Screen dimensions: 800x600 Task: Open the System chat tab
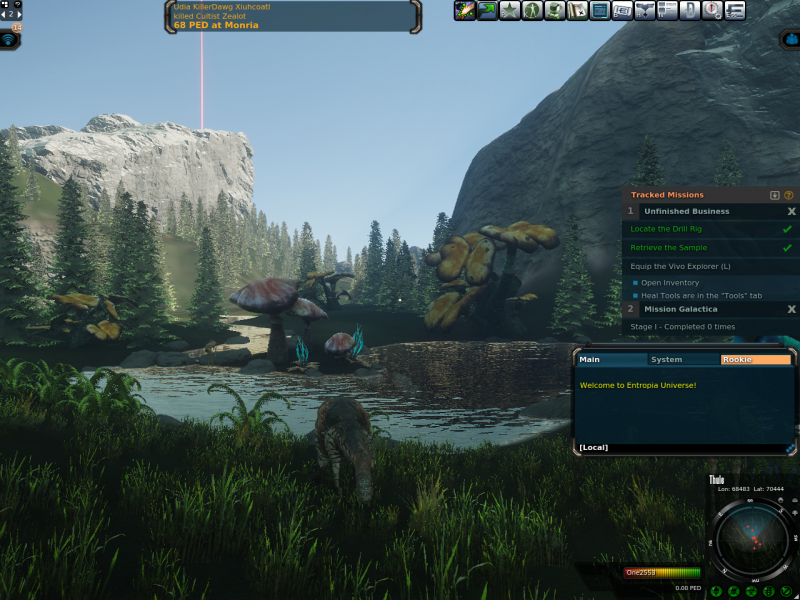pyautogui.click(x=666, y=360)
